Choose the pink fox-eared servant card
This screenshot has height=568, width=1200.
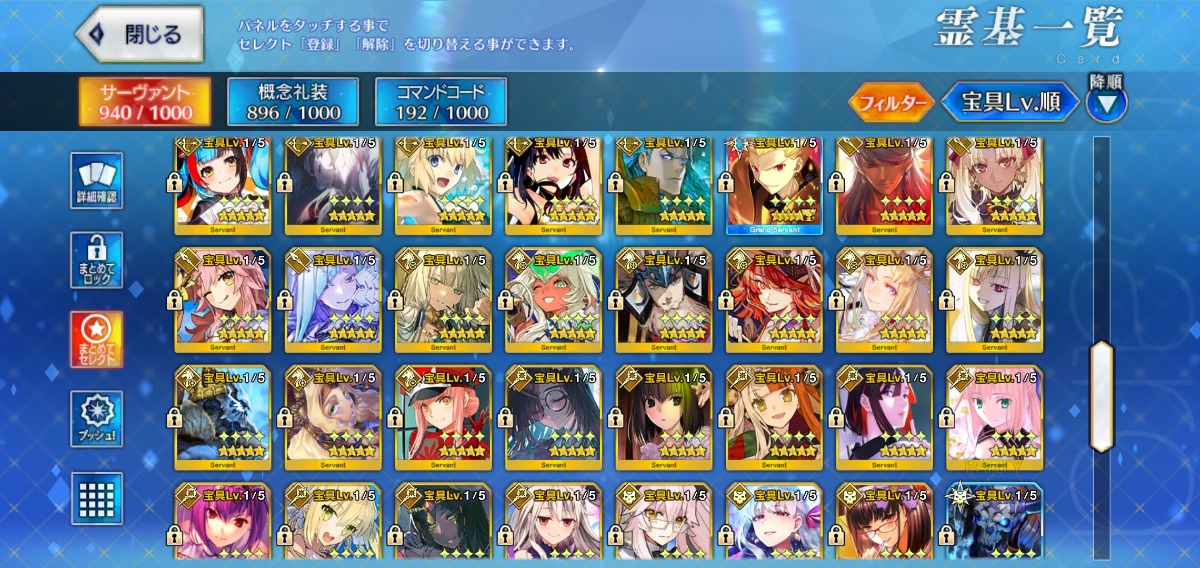222,300
